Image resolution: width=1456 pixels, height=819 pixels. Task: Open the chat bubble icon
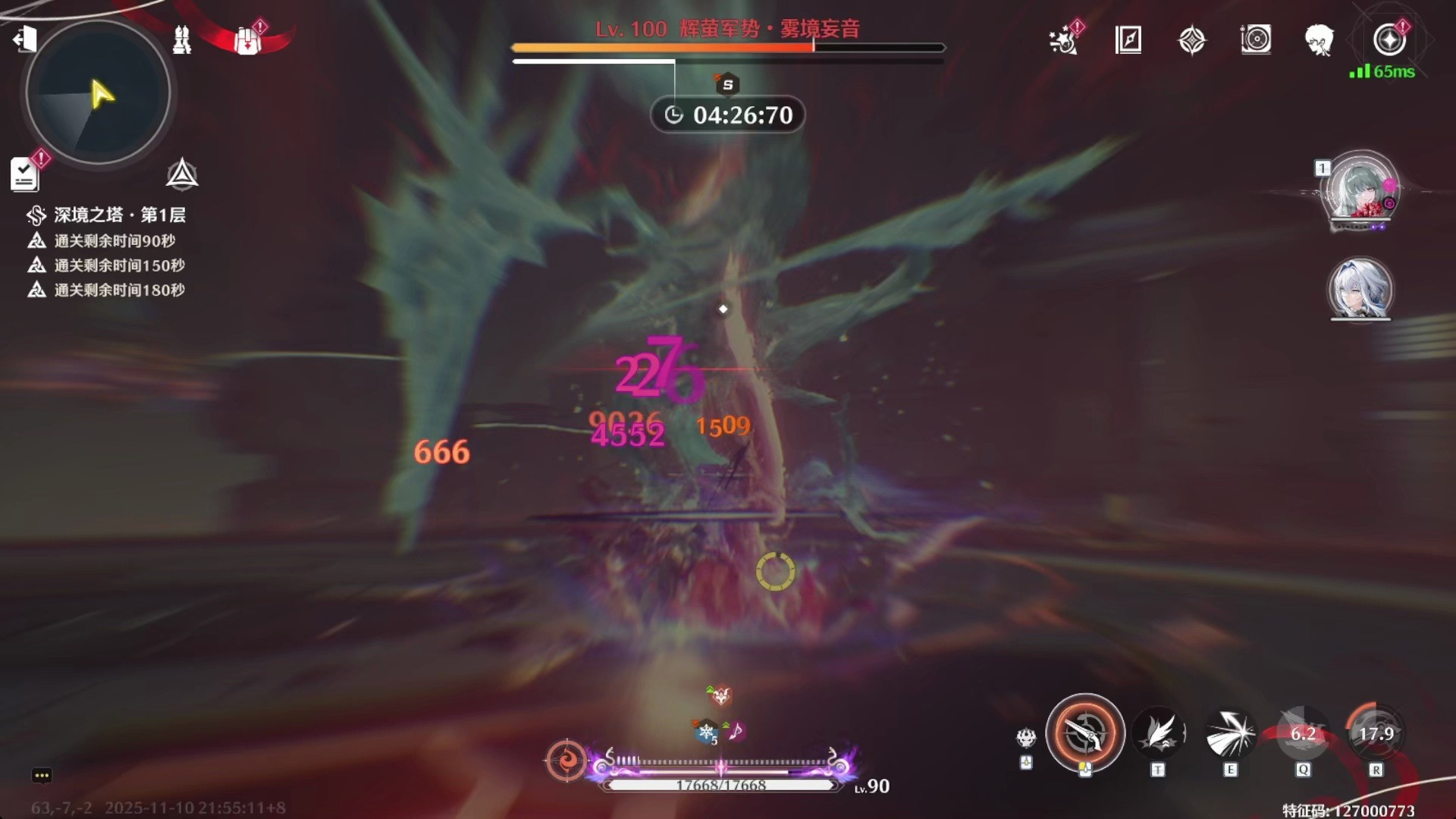point(42,775)
